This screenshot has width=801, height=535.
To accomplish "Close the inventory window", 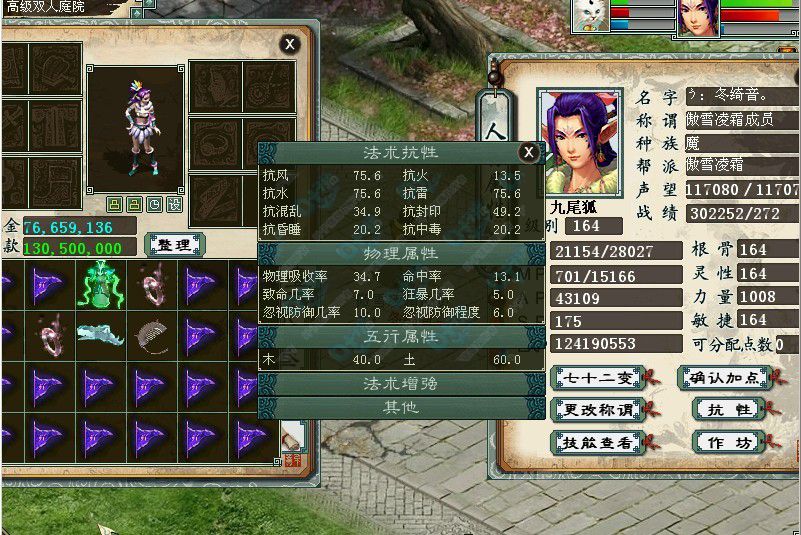I will 289,44.
